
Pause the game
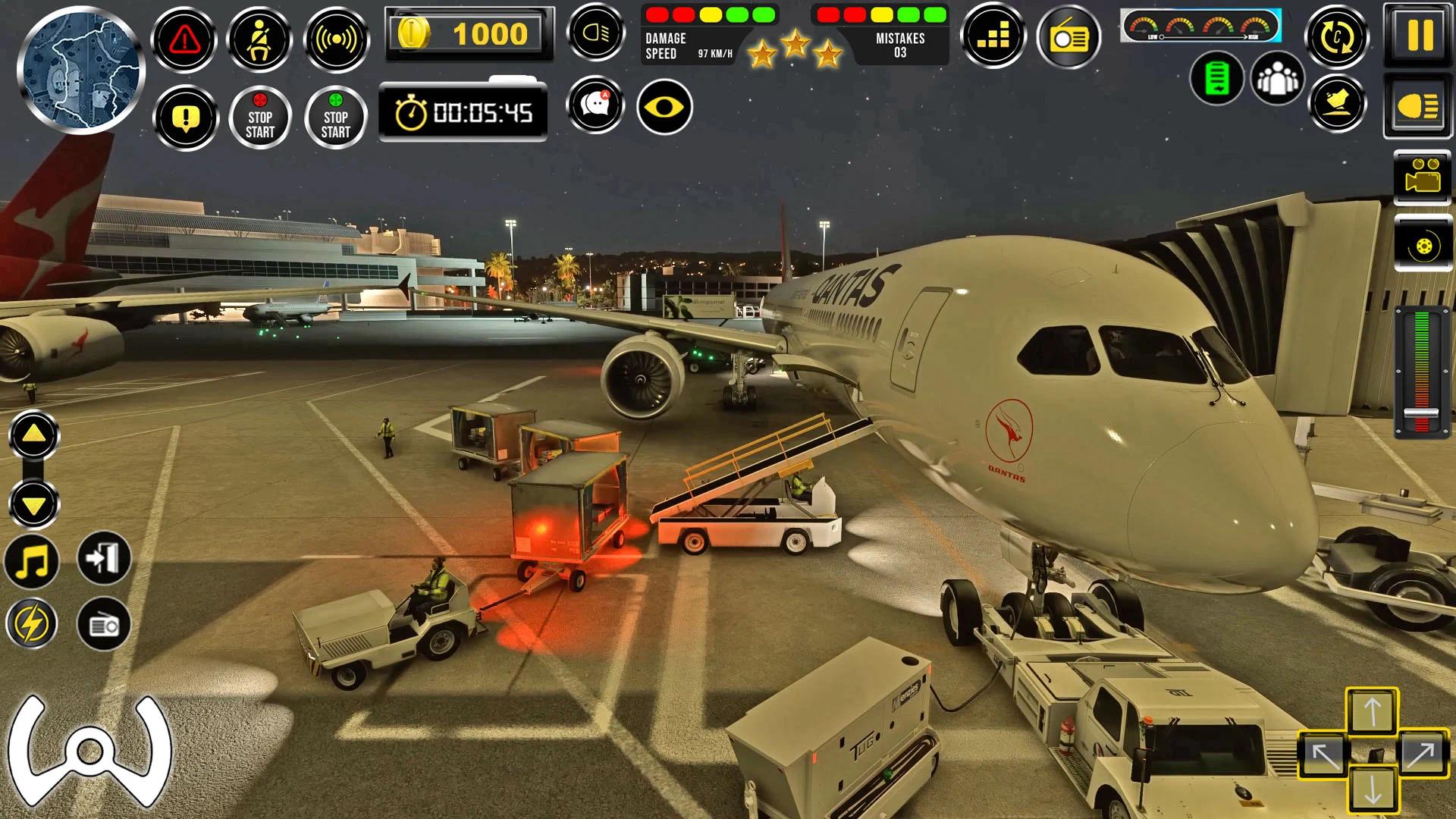[x=1419, y=34]
